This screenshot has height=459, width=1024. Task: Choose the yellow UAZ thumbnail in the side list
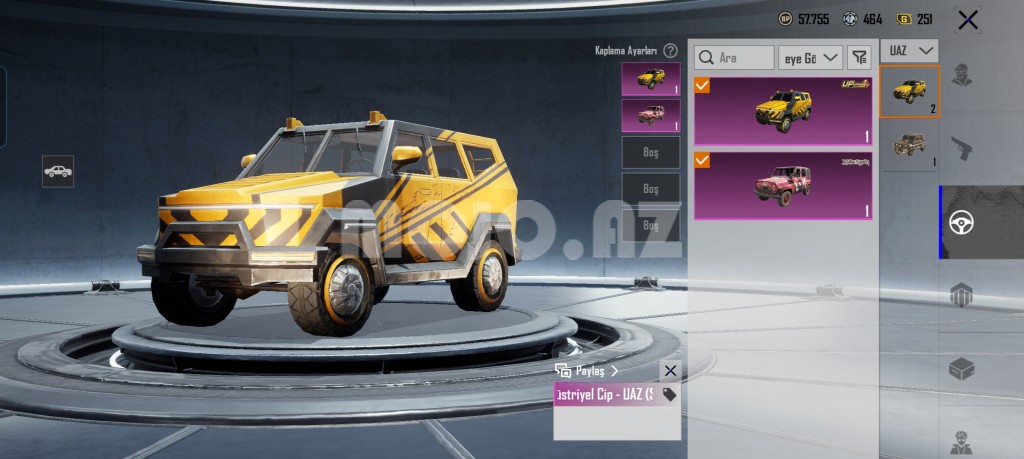909,91
